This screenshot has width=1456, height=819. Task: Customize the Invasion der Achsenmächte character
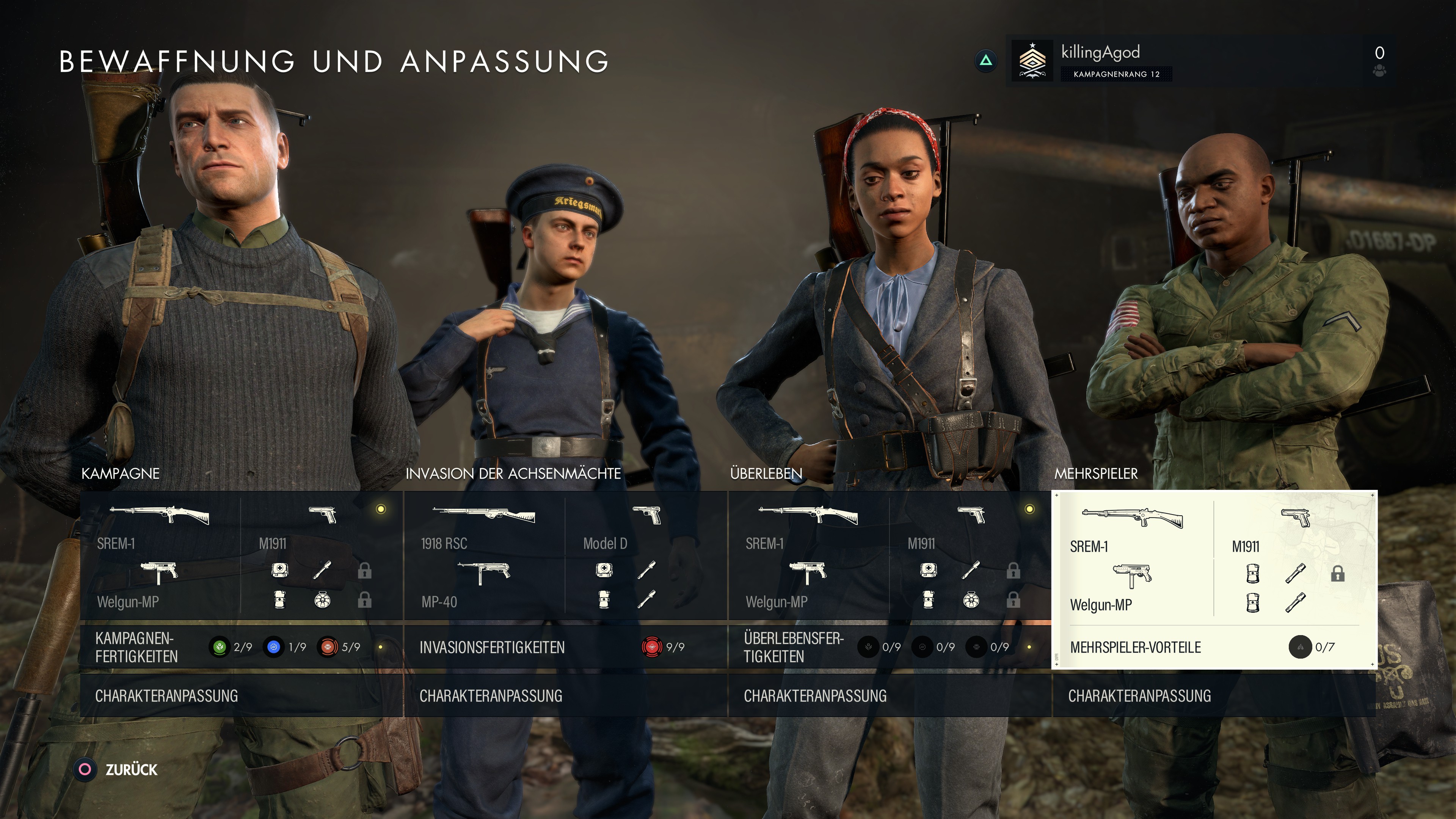(565, 696)
